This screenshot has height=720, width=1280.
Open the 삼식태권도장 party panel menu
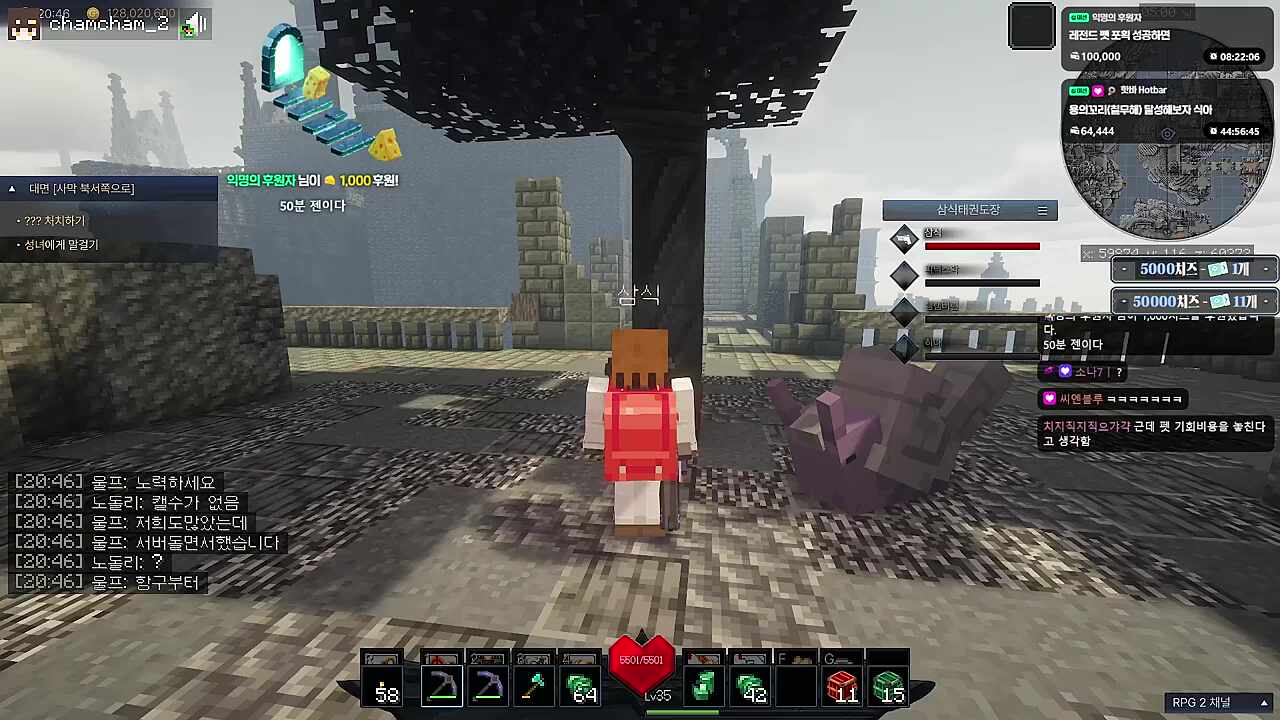[x=1042, y=210]
